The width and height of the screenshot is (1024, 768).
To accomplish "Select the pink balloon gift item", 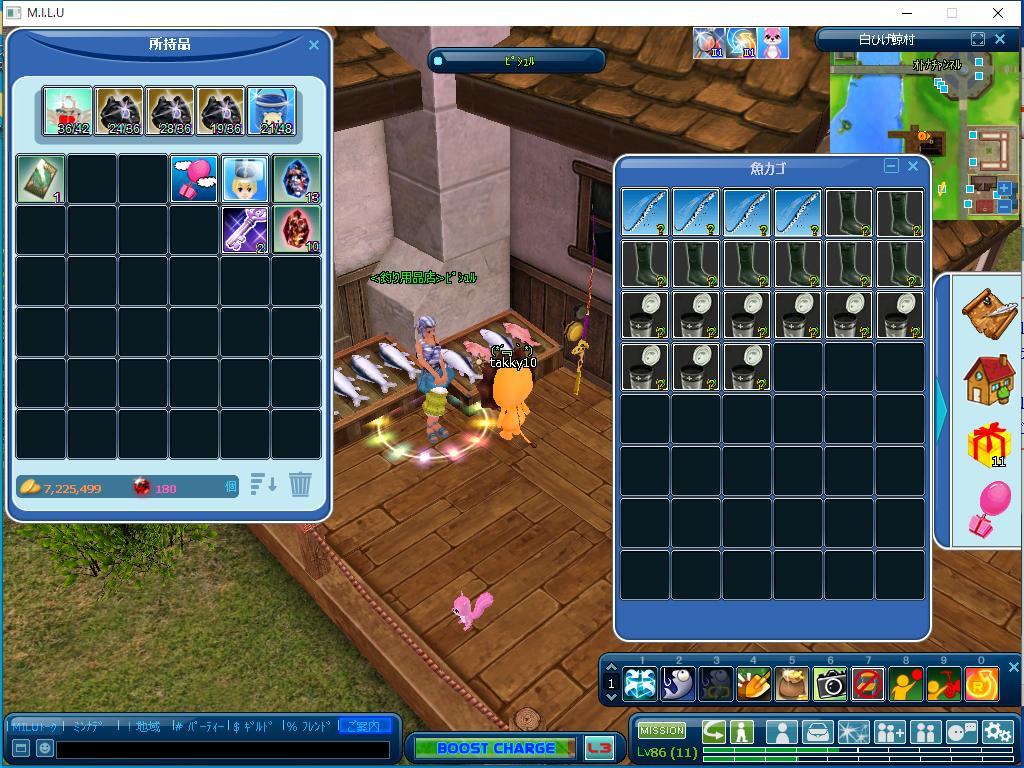I will coord(194,179).
